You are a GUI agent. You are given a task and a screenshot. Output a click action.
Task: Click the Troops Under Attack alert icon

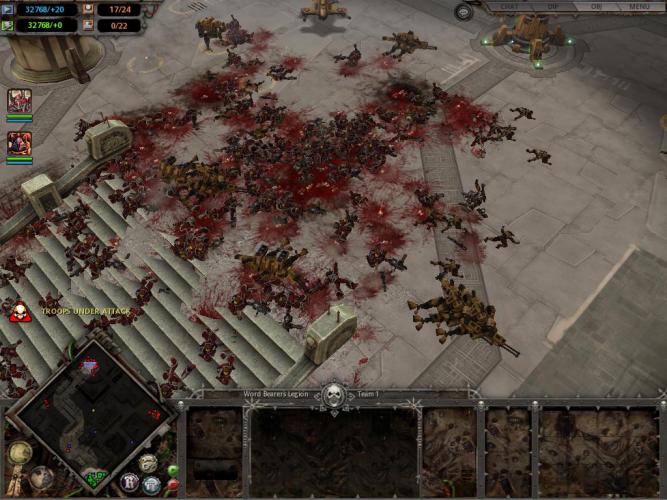[x=18, y=313]
